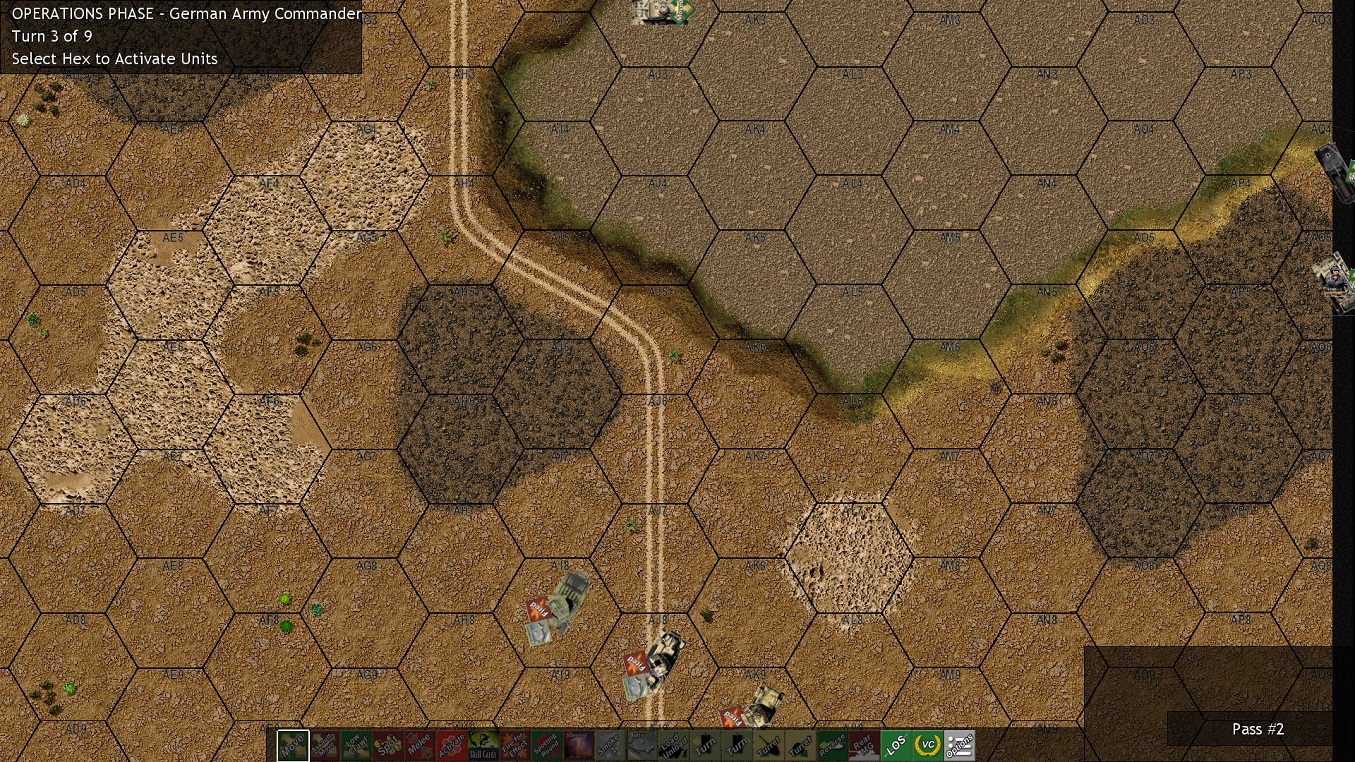Select the Turret rotation icon

pos(768,745)
